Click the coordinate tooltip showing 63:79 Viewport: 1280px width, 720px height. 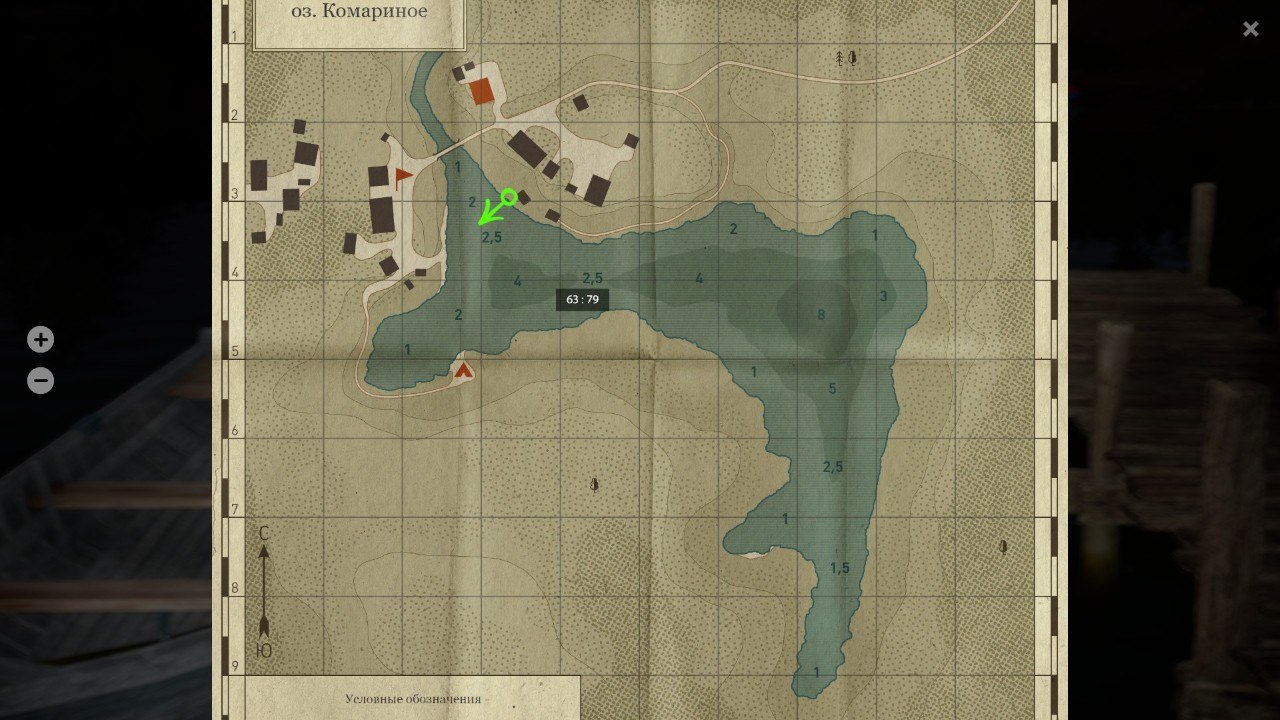pyautogui.click(x=581, y=298)
